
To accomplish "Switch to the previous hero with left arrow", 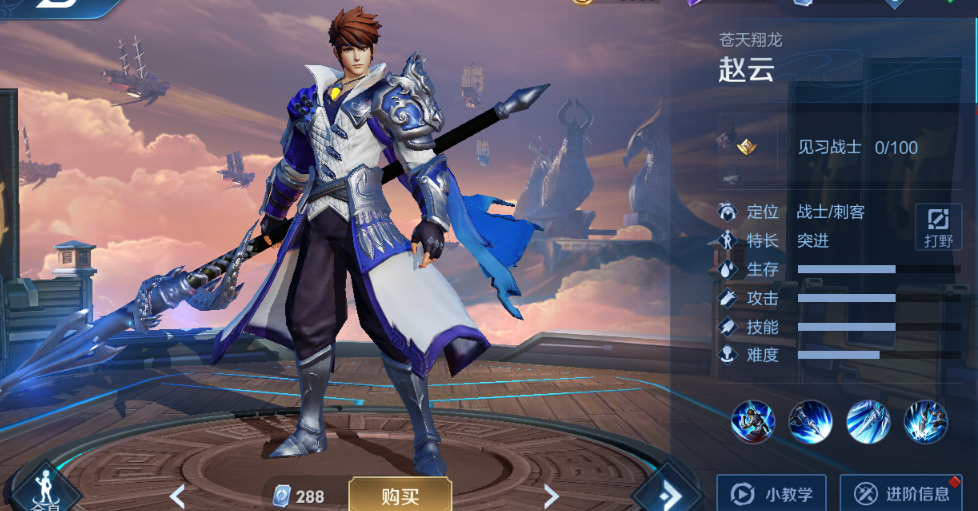I will point(177,495).
